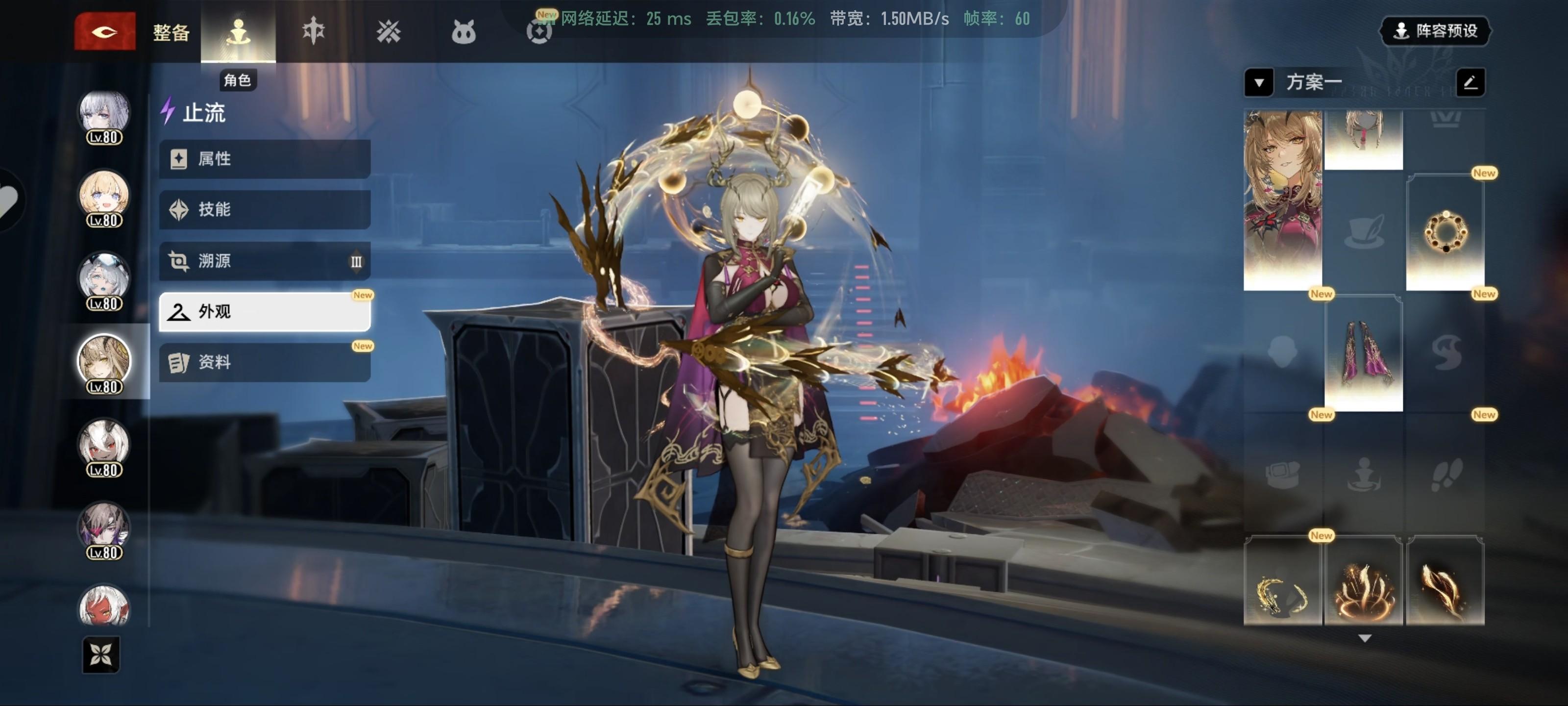Screen dimensions: 1568x706
Task: Open the 资料 profile menu
Action: [x=265, y=362]
